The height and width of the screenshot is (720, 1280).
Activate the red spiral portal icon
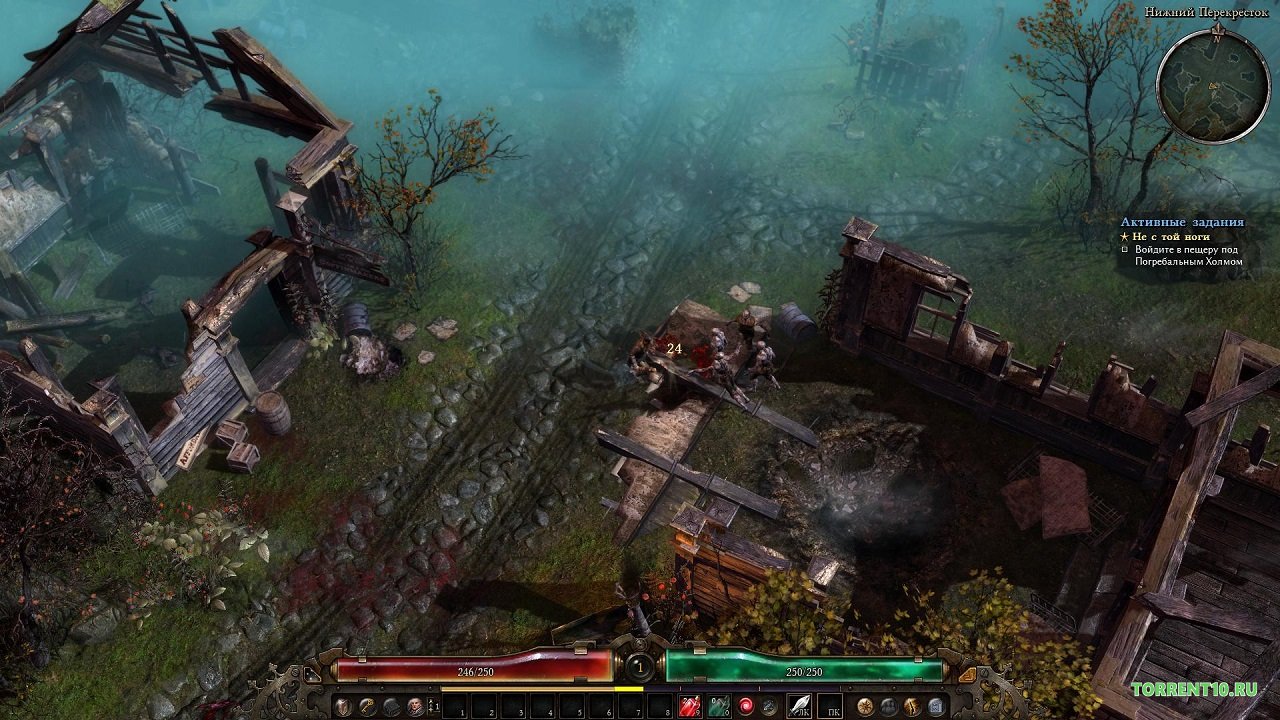point(746,707)
